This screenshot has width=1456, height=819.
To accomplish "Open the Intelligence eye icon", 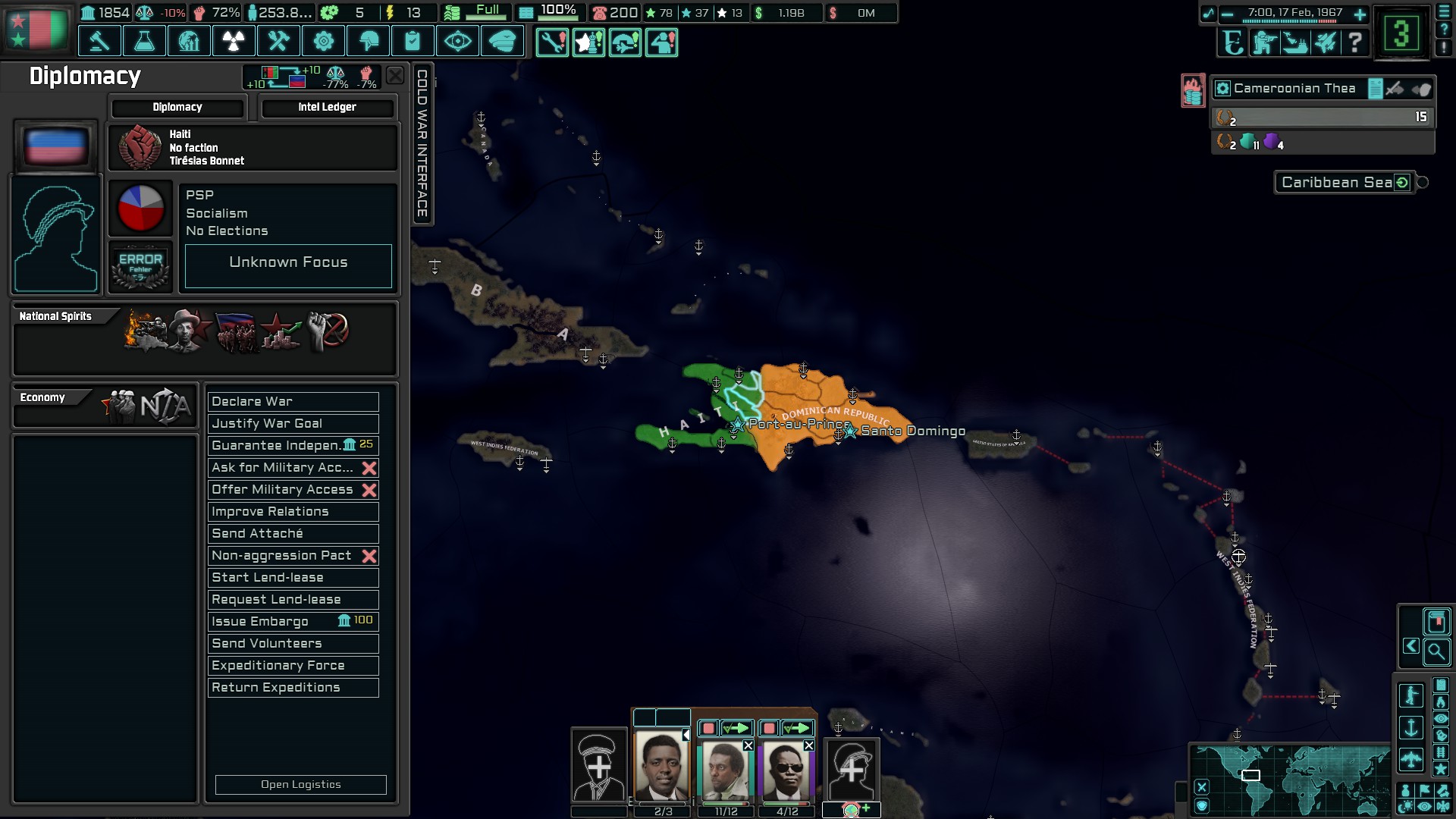I will pos(458,41).
